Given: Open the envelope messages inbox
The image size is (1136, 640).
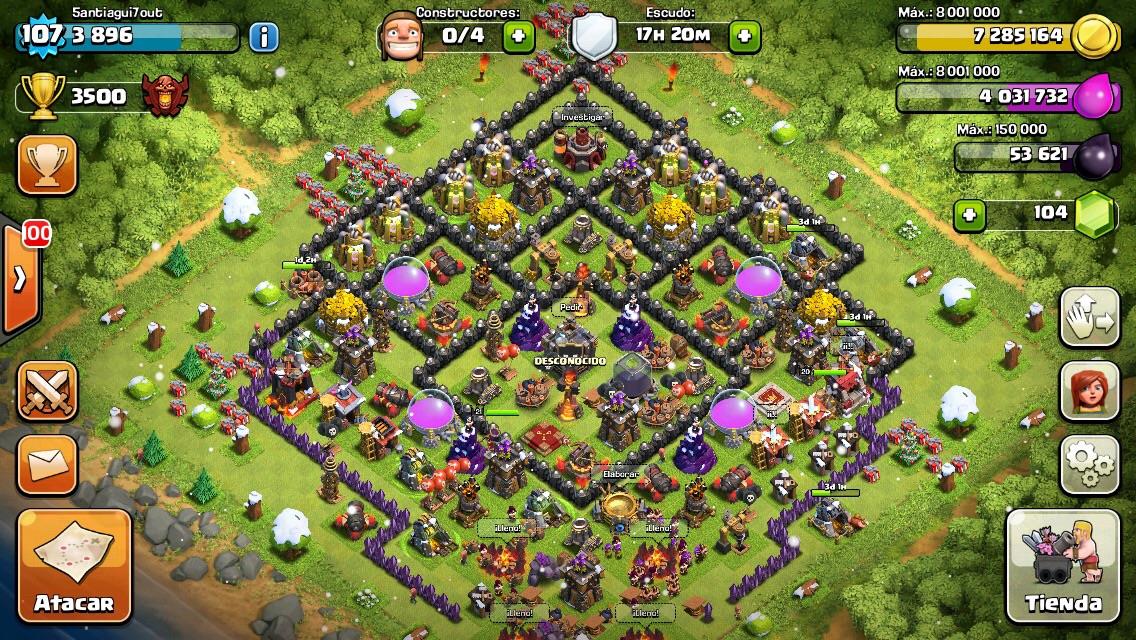Looking at the screenshot, I should point(47,464).
